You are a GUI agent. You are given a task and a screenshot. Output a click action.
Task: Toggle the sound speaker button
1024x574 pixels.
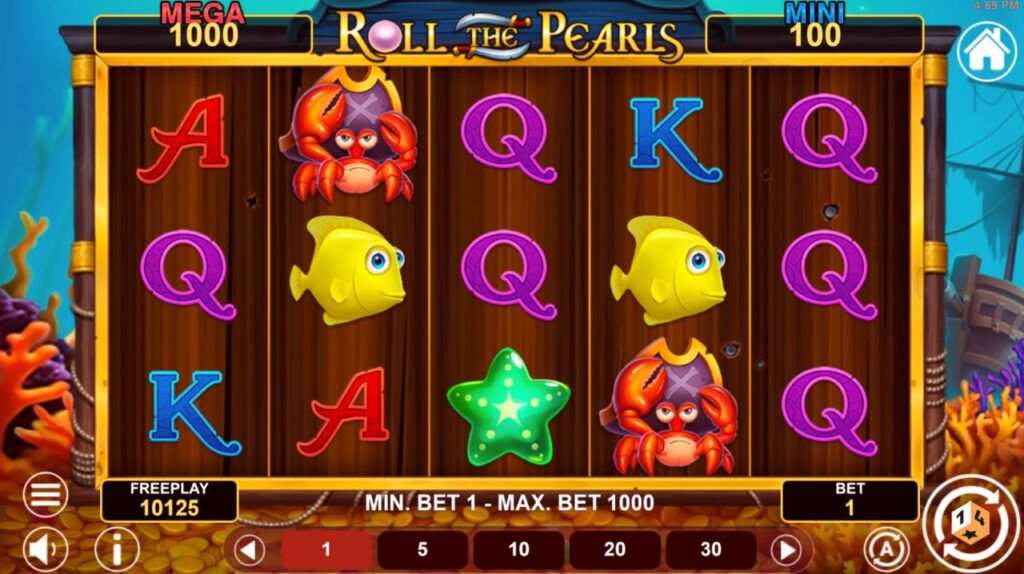click(45, 549)
